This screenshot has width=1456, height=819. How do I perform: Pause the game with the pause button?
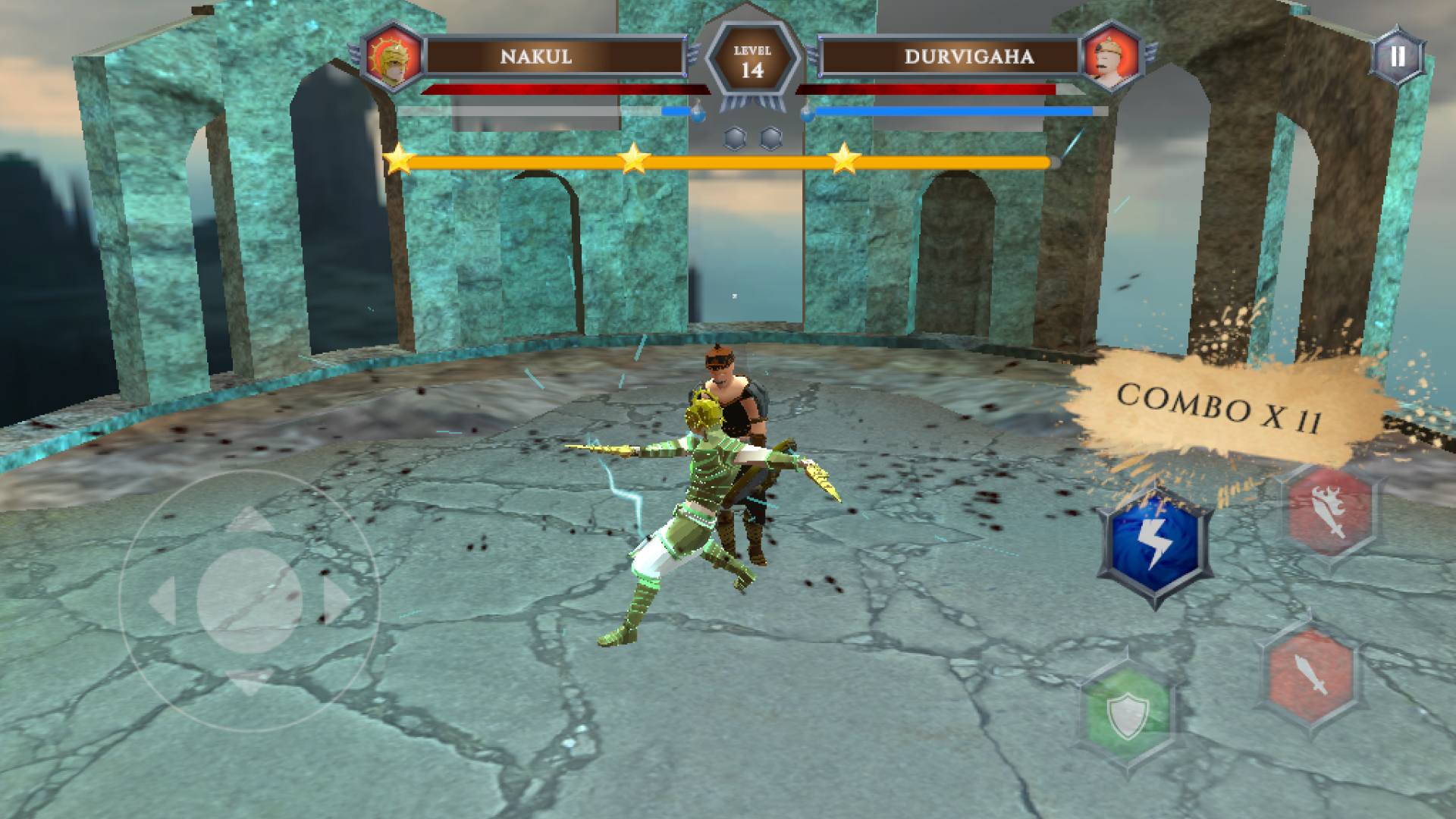1397,57
